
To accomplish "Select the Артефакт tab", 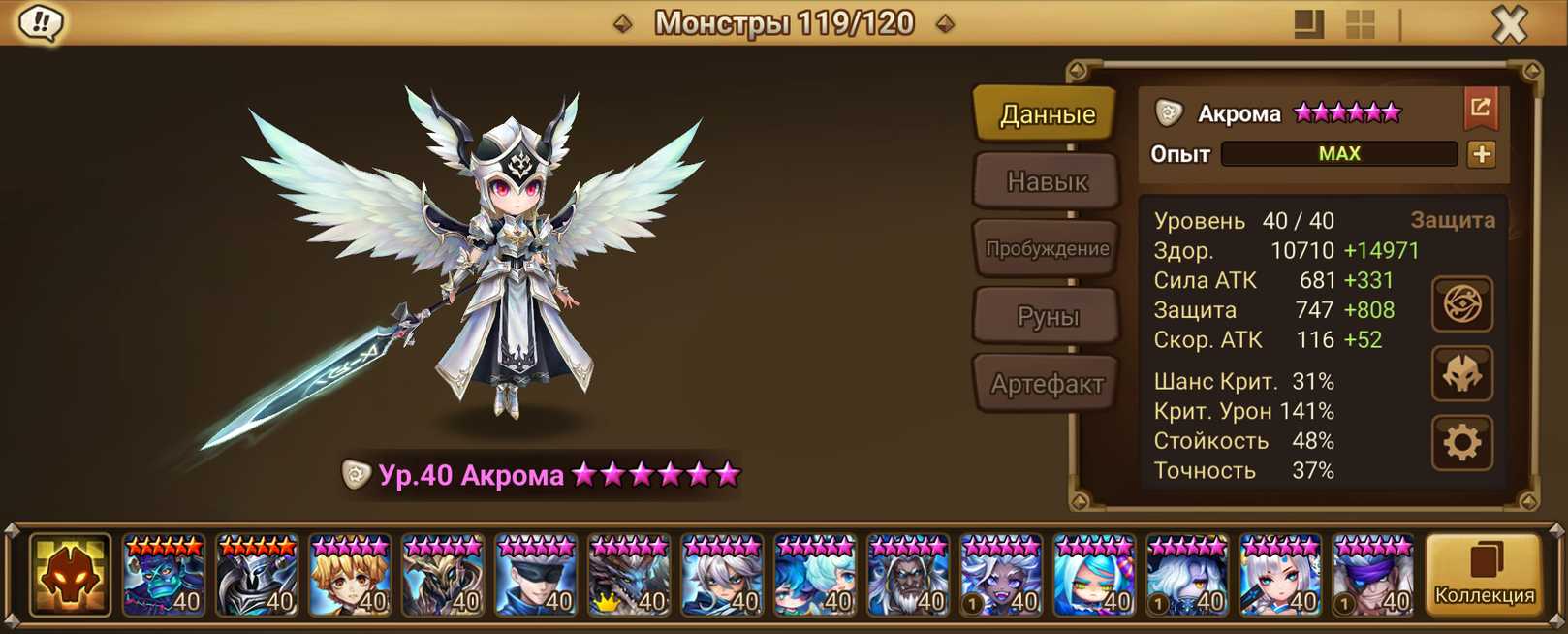I will pos(1047,384).
